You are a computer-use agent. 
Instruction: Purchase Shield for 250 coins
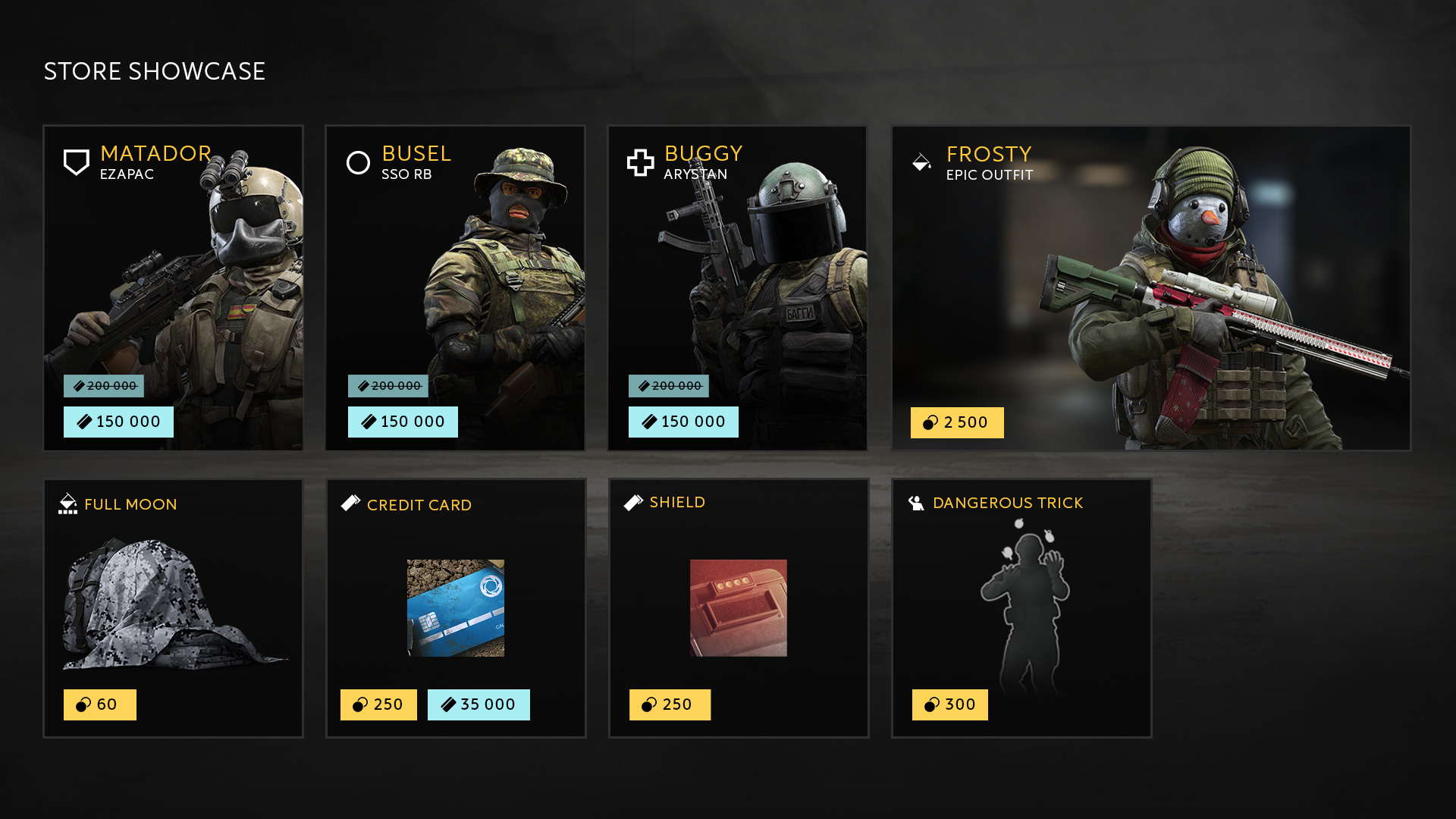click(x=670, y=704)
